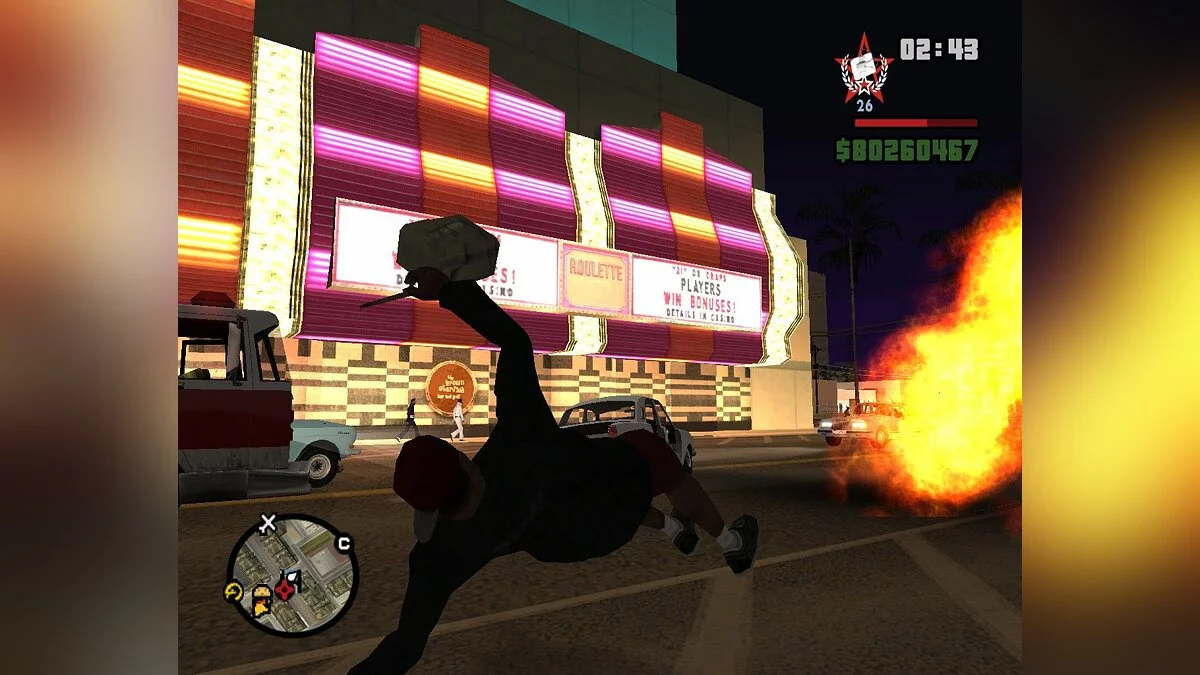Open the circular minimap
Viewport: 1200px width, 675px height.
pyautogui.click(x=292, y=573)
